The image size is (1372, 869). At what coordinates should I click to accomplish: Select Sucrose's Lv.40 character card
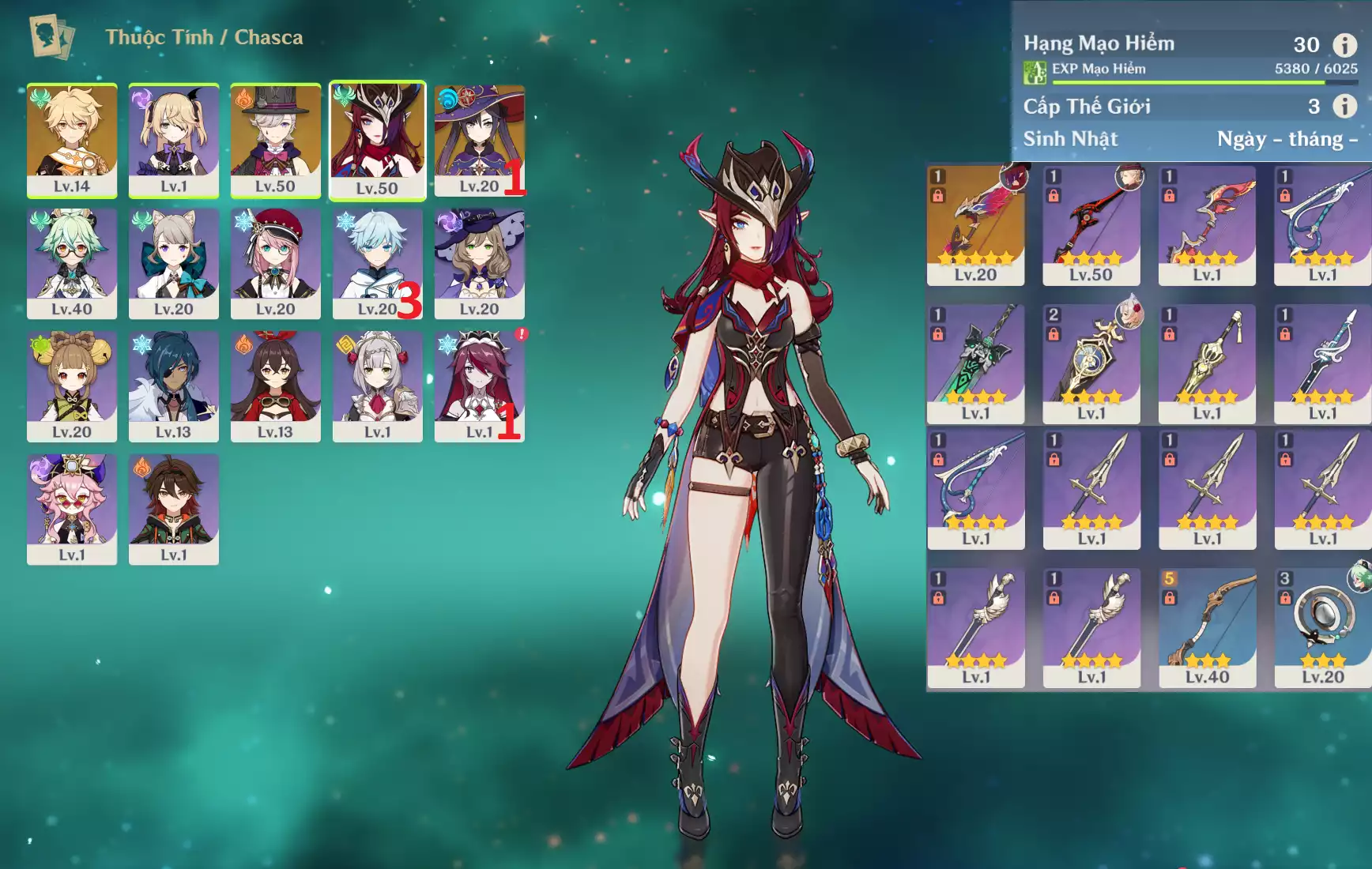72,262
